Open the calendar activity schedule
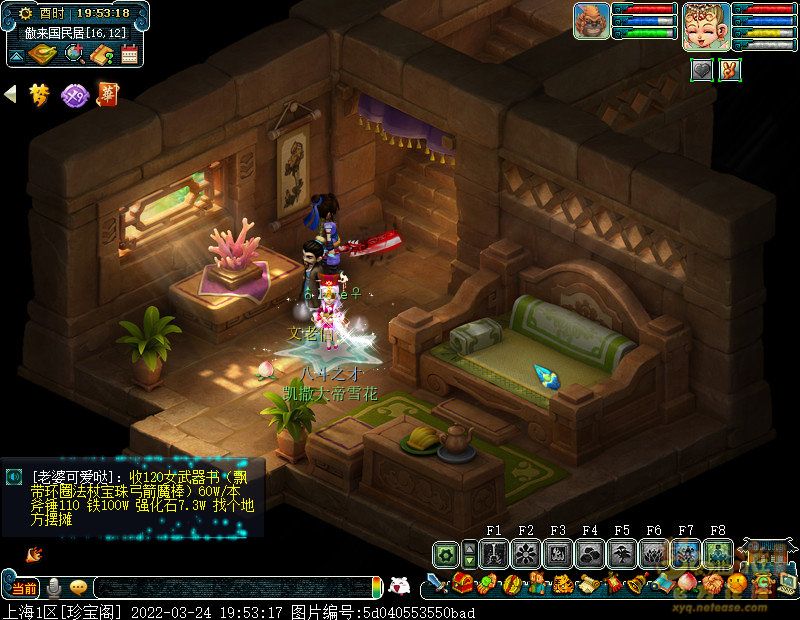This screenshot has height=620, width=800. pyautogui.click(x=129, y=54)
